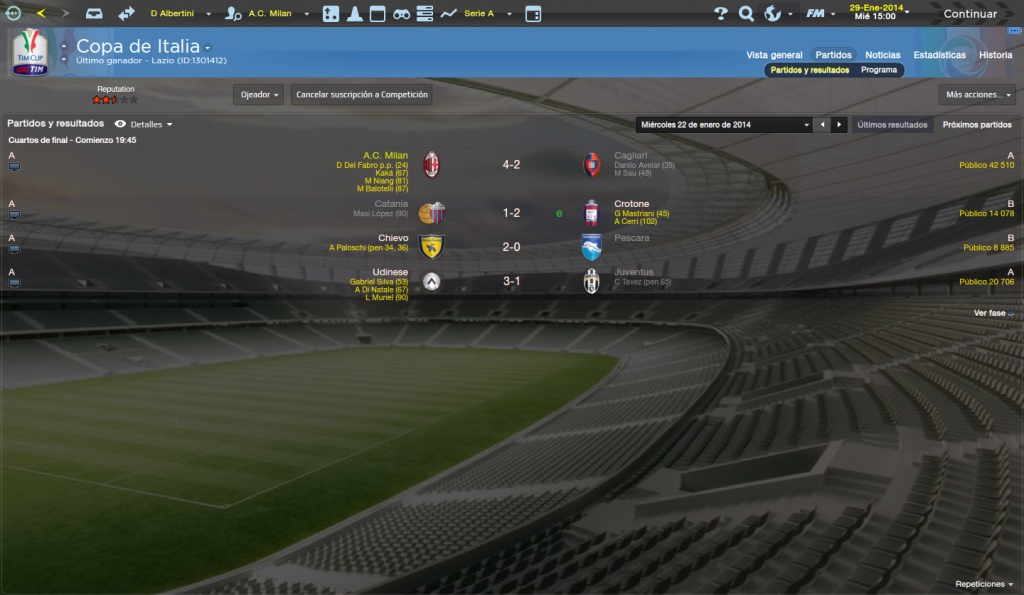This screenshot has height=595, width=1024.
Task: Switch to the Vista general tab
Action: pyautogui.click(x=774, y=55)
